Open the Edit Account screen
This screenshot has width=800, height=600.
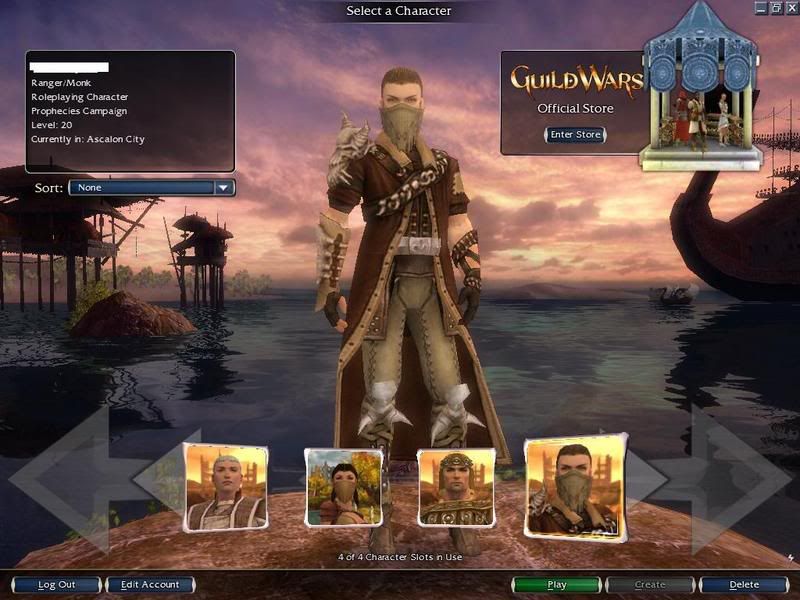[150, 585]
